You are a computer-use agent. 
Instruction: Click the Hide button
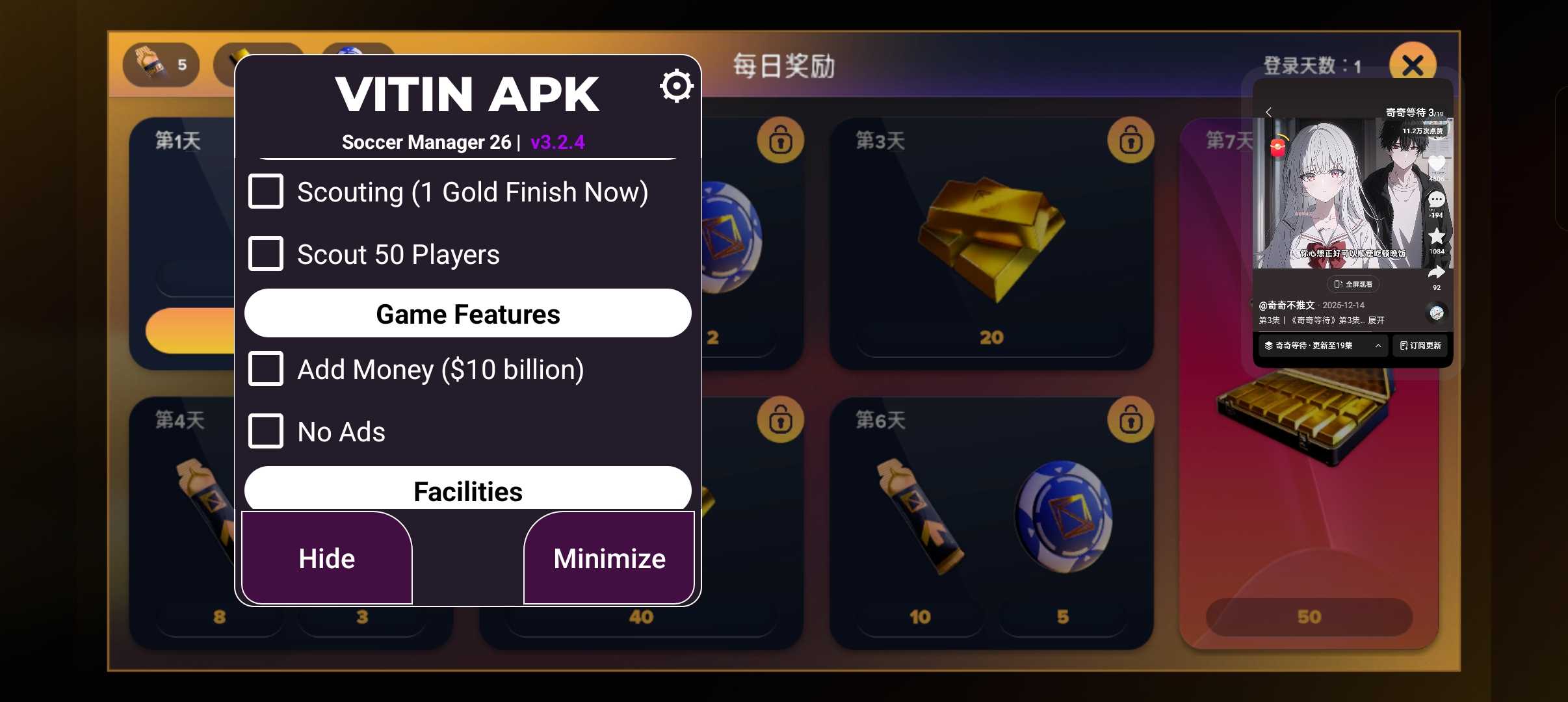326,558
